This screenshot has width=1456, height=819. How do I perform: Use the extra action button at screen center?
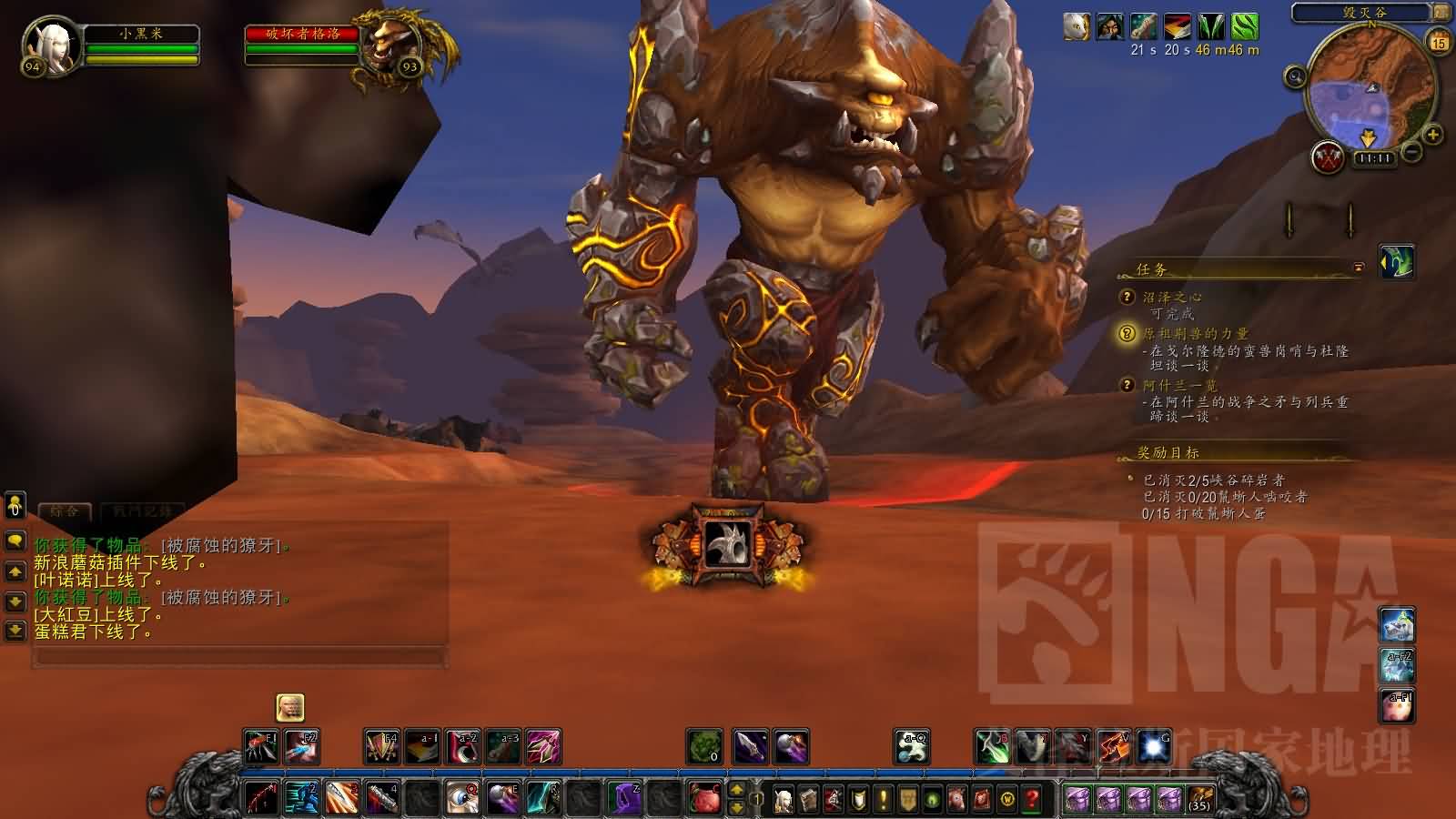coord(728,544)
